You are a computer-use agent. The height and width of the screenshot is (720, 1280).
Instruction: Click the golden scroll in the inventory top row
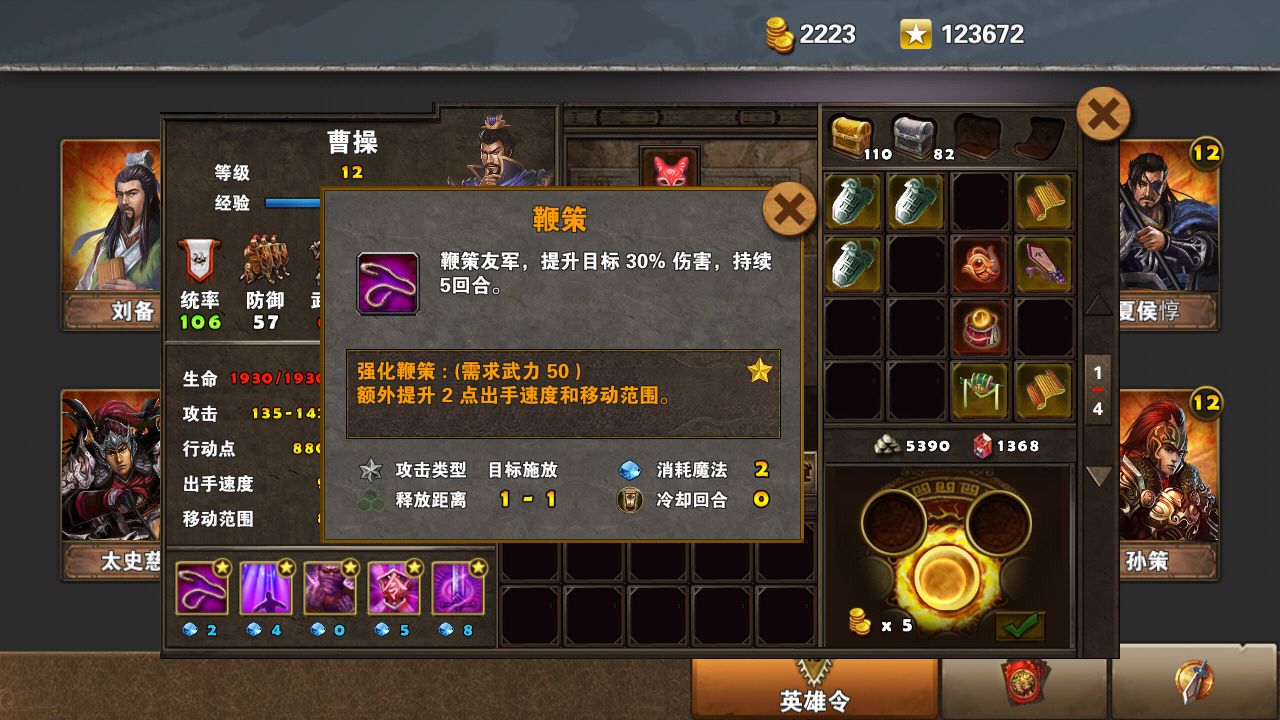pyautogui.click(x=1044, y=202)
